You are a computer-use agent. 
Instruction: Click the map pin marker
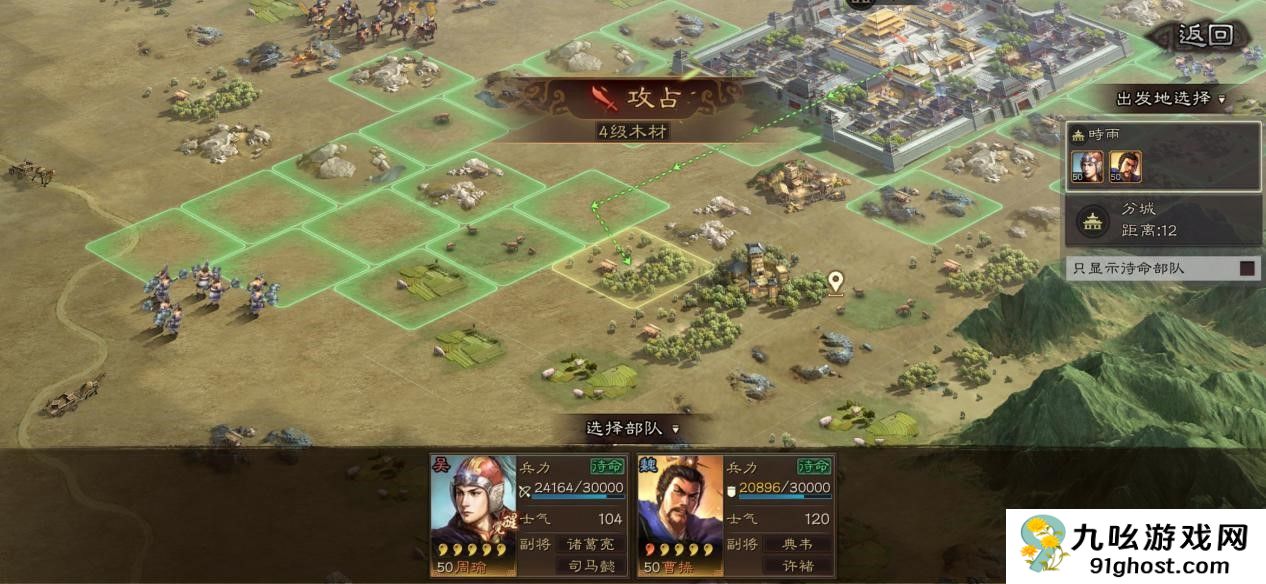(x=835, y=284)
